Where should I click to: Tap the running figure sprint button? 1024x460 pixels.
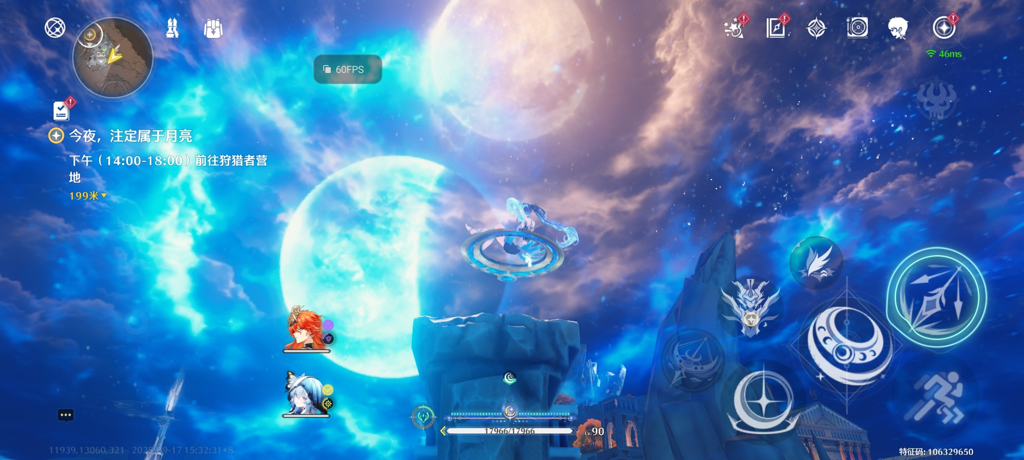[940, 395]
